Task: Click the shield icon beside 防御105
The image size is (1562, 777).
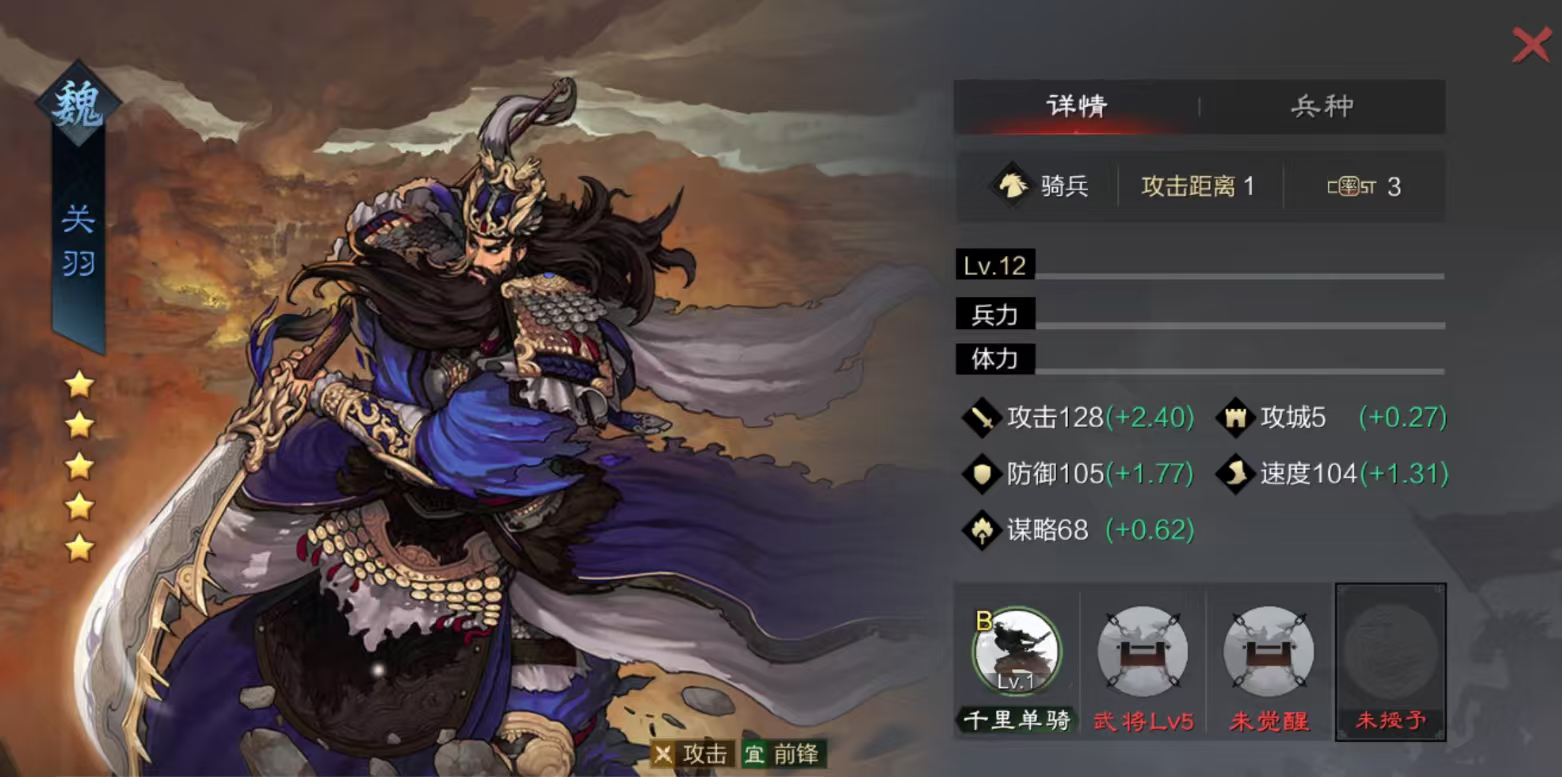Action: [x=981, y=474]
